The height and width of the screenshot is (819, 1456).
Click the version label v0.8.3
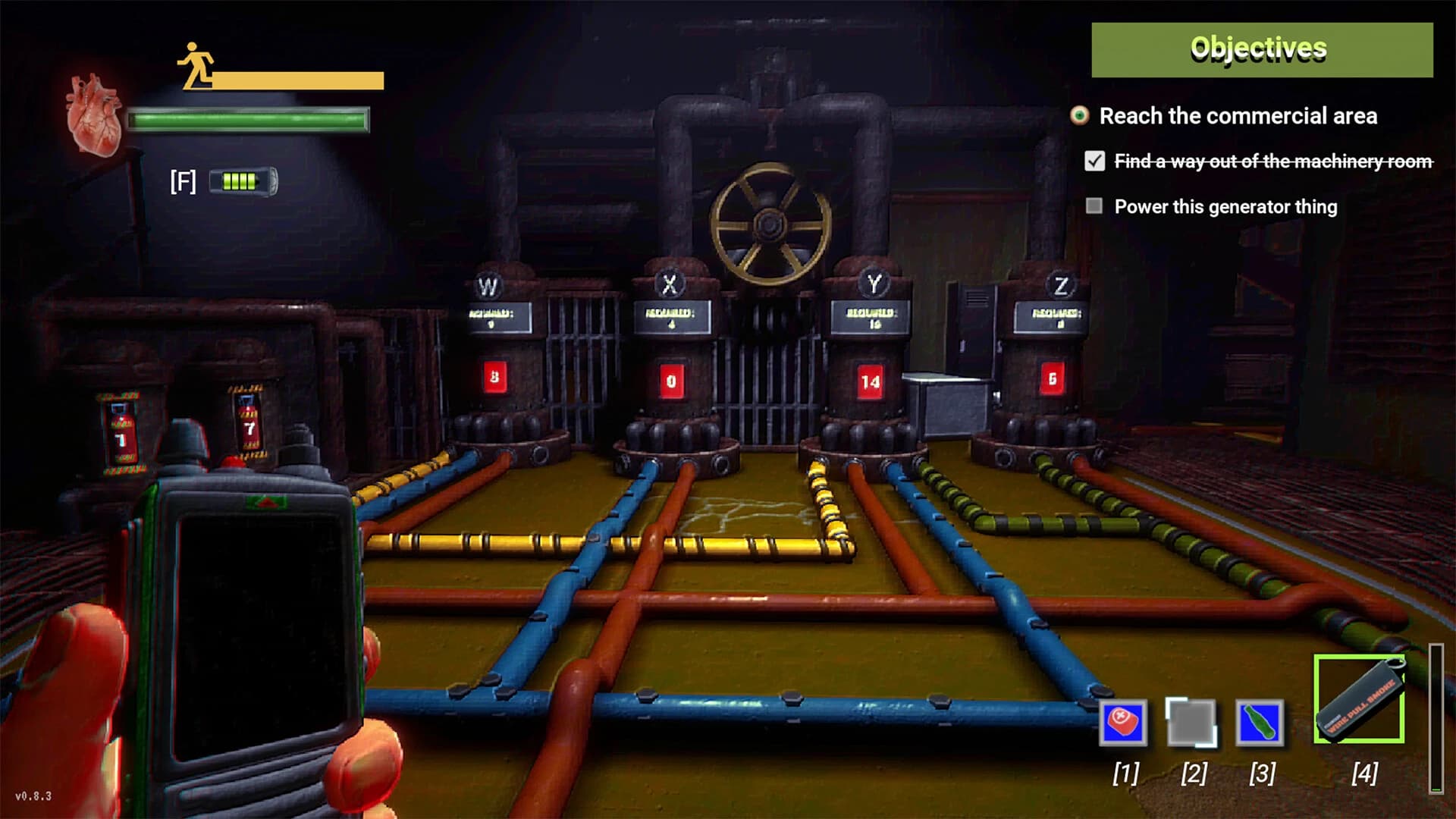tap(32, 794)
